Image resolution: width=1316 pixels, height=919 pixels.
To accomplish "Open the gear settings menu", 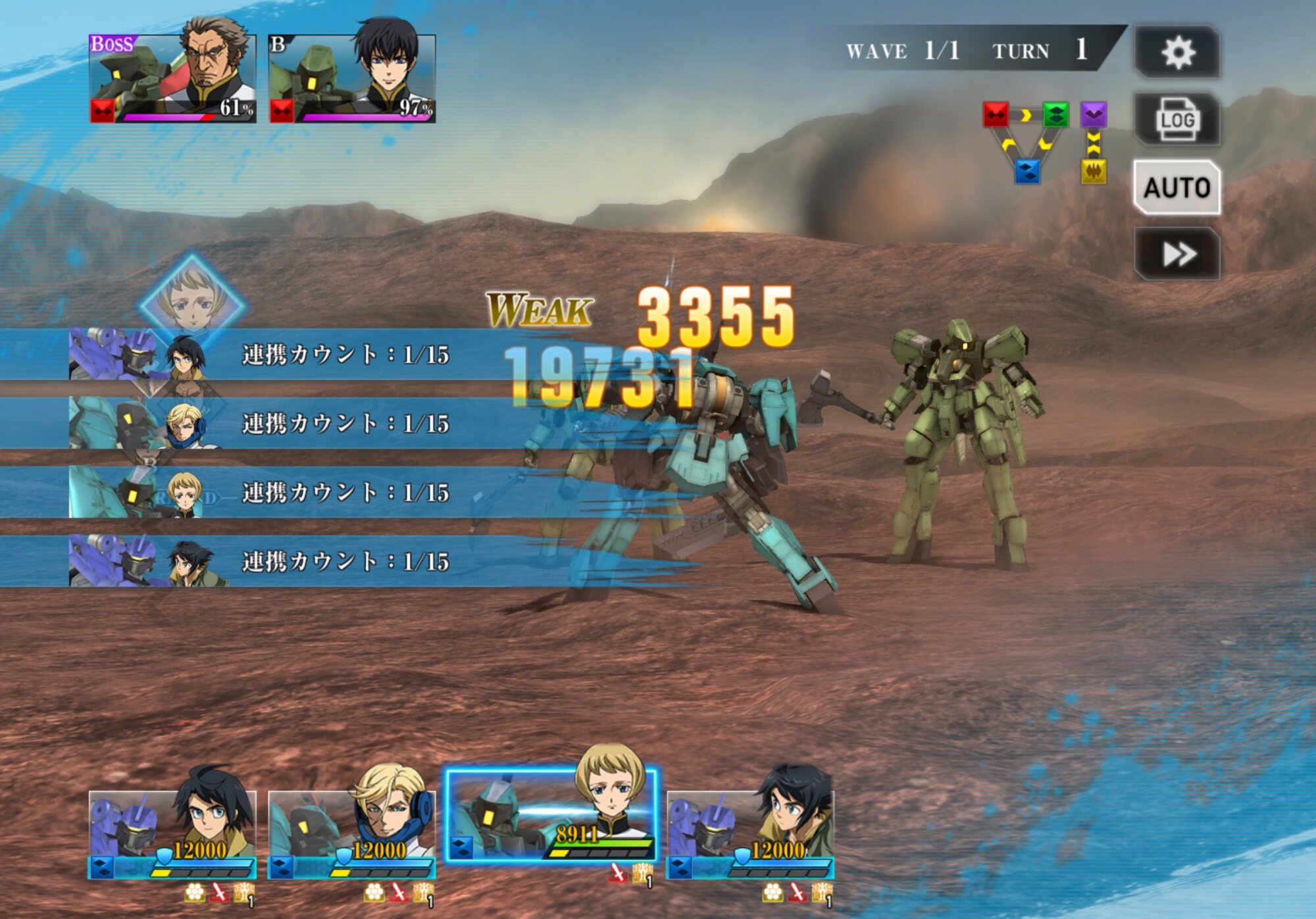I will pyautogui.click(x=1177, y=53).
